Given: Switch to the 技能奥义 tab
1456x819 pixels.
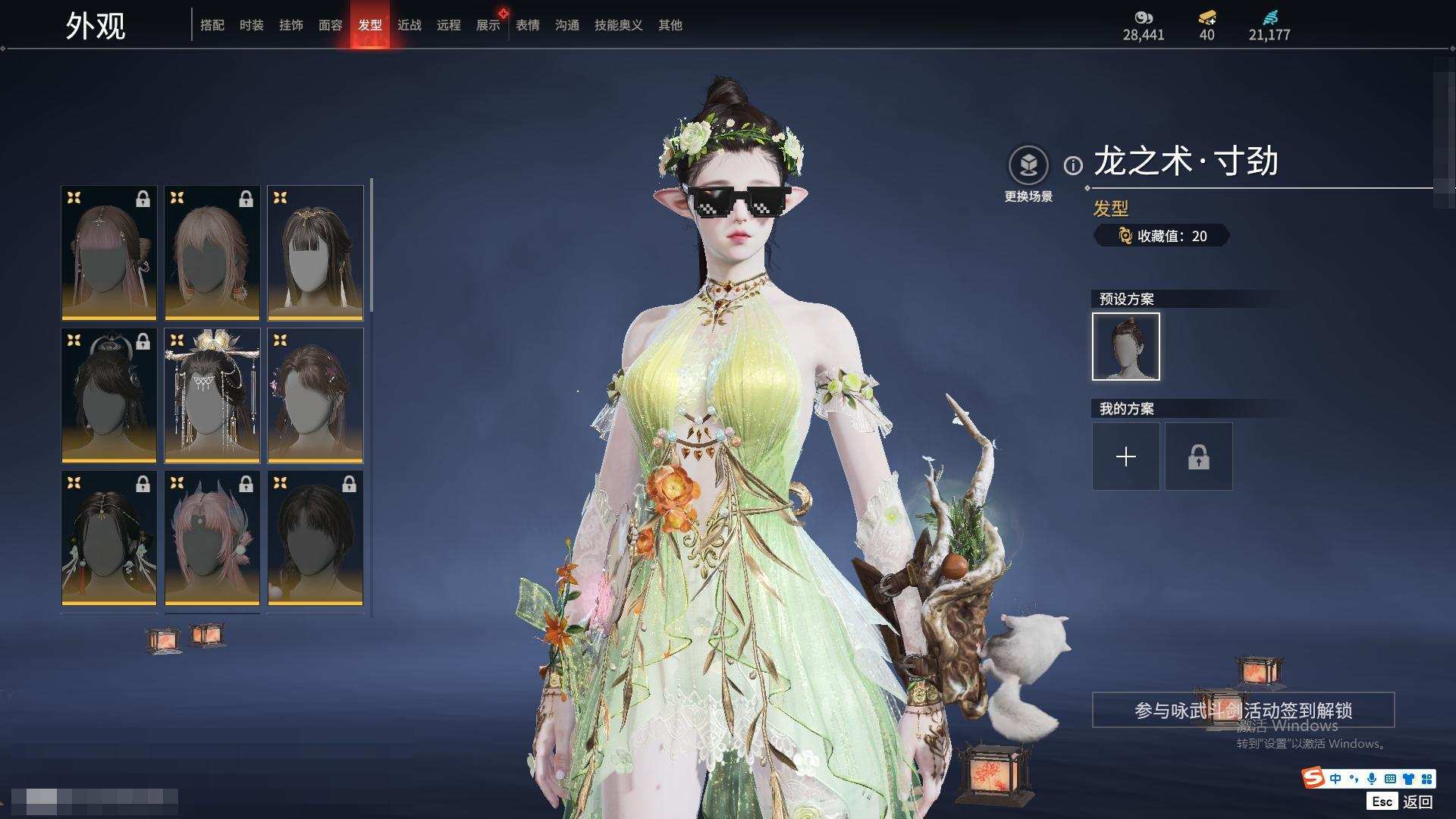Looking at the screenshot, I should (x=619, y=25).
